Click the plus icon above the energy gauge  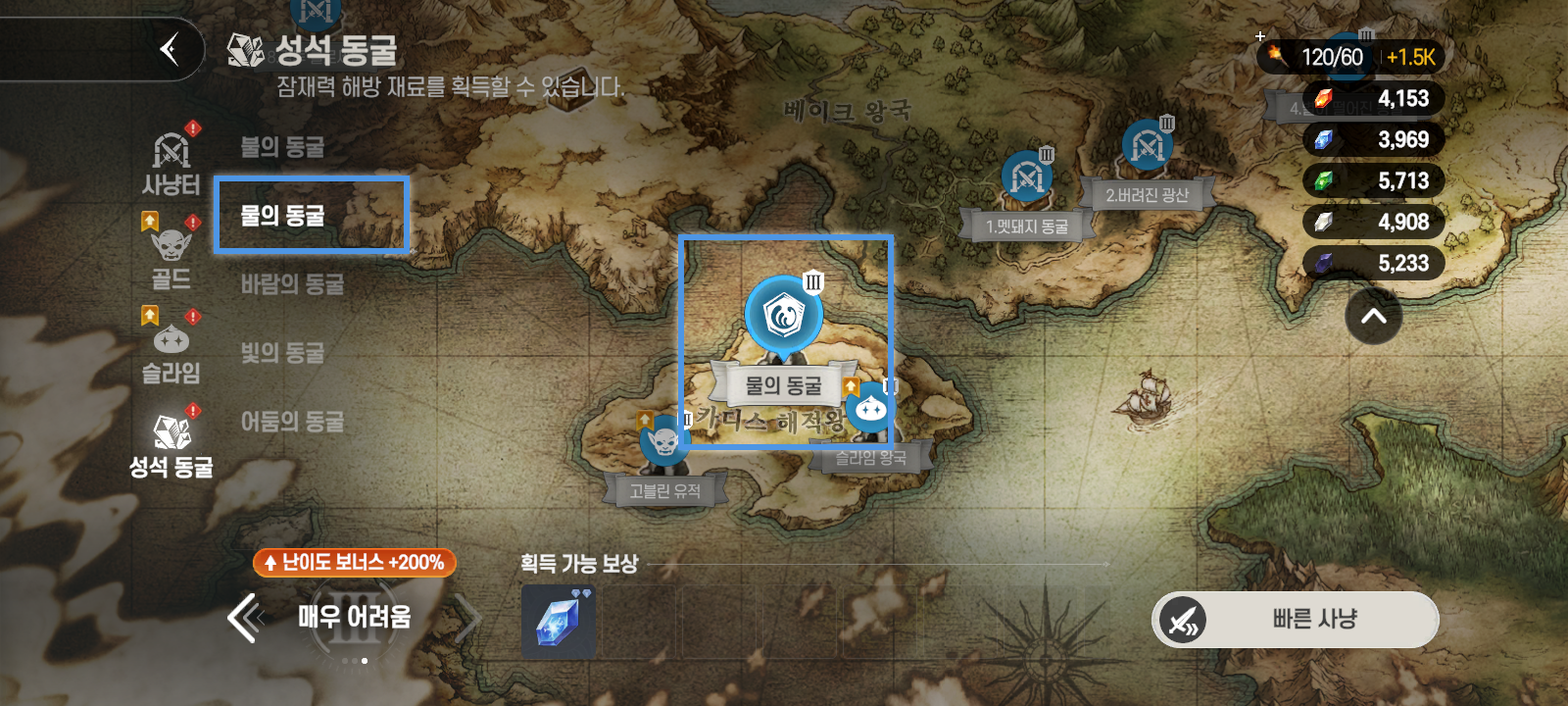[1259, 35]
